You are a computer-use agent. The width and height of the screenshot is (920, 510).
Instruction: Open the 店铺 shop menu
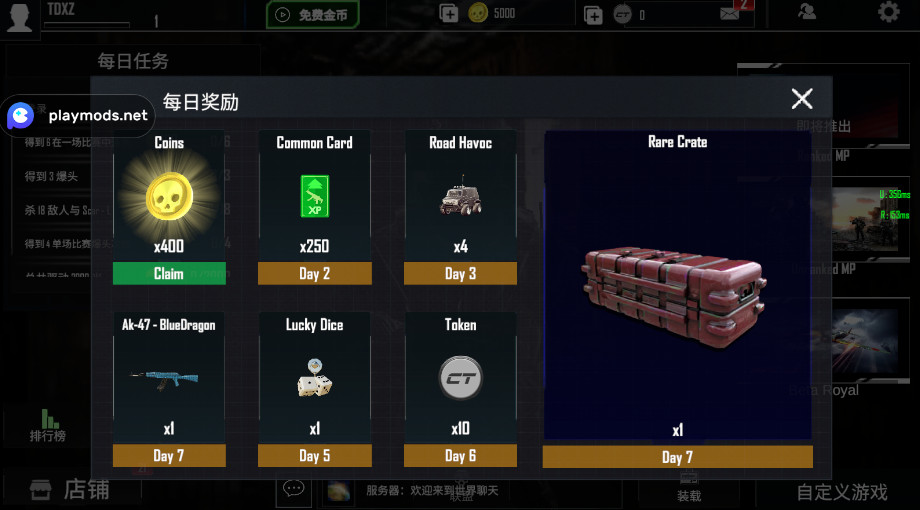point(70,490)
